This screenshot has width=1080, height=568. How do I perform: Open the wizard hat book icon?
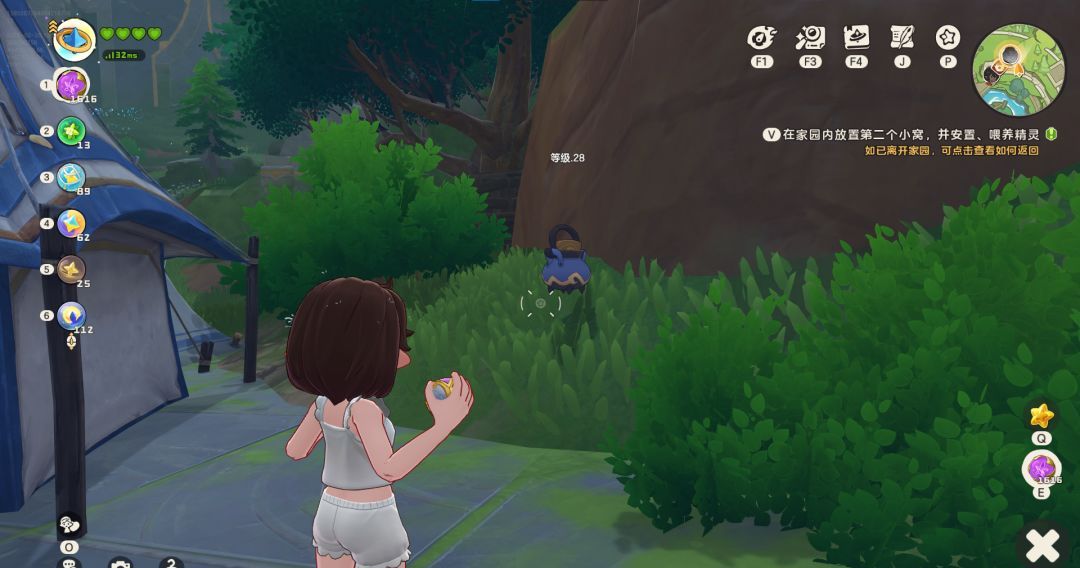pos(856,38)
